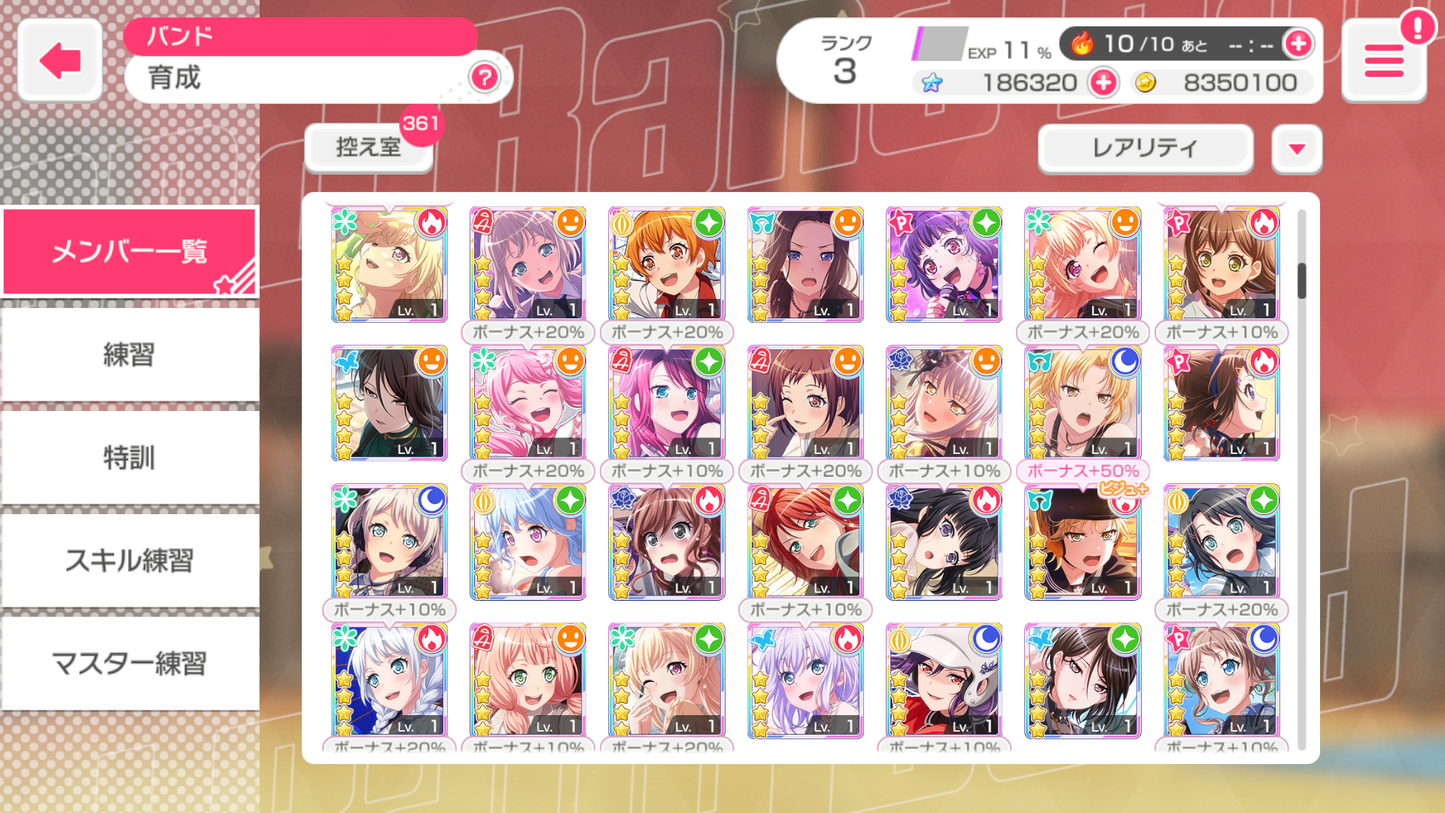Tap the flame stamina plus icon
The height and width of the screenshot is (813, 1445).
coord(1300,43)
